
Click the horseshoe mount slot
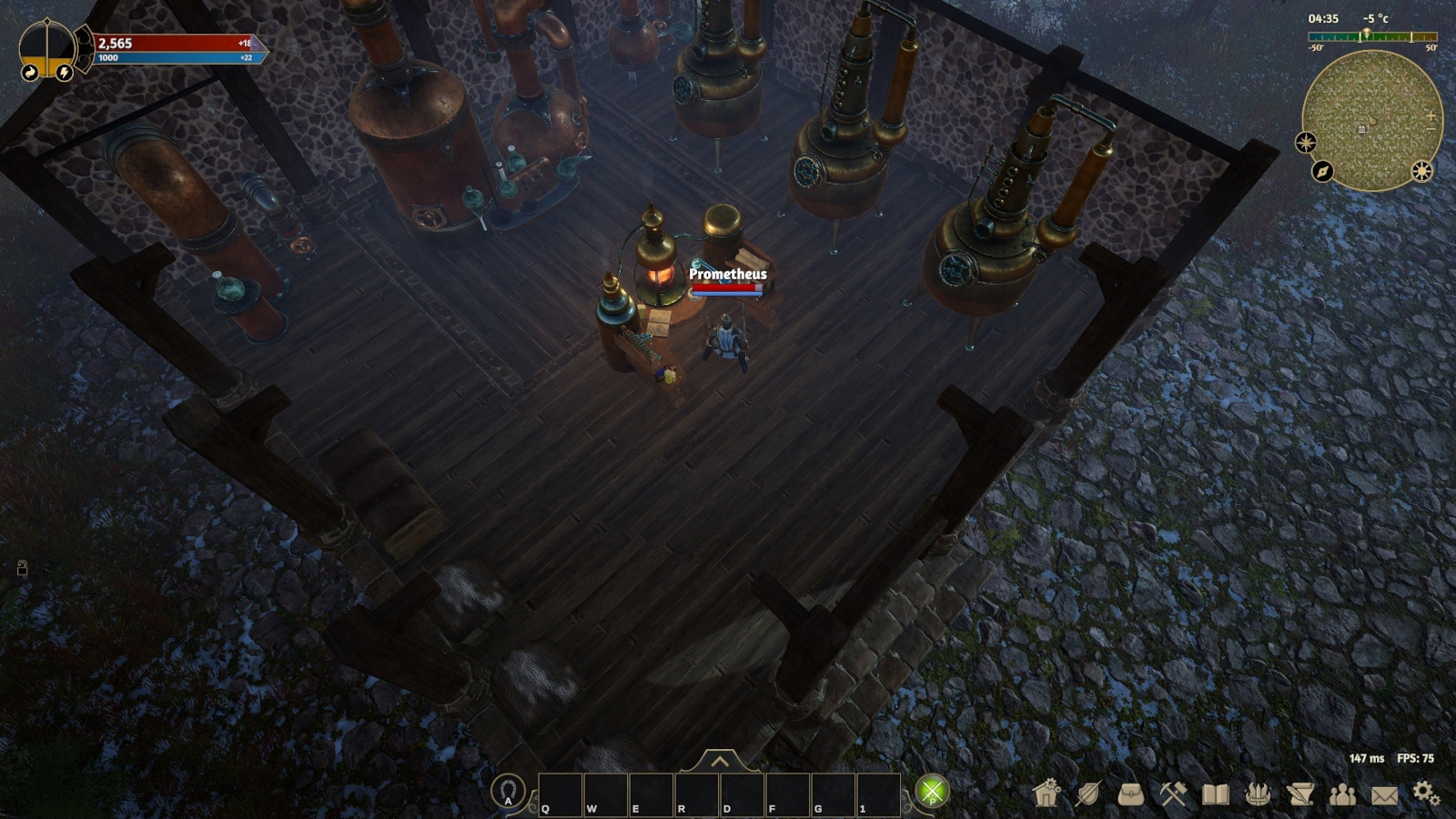coord(509,791)
